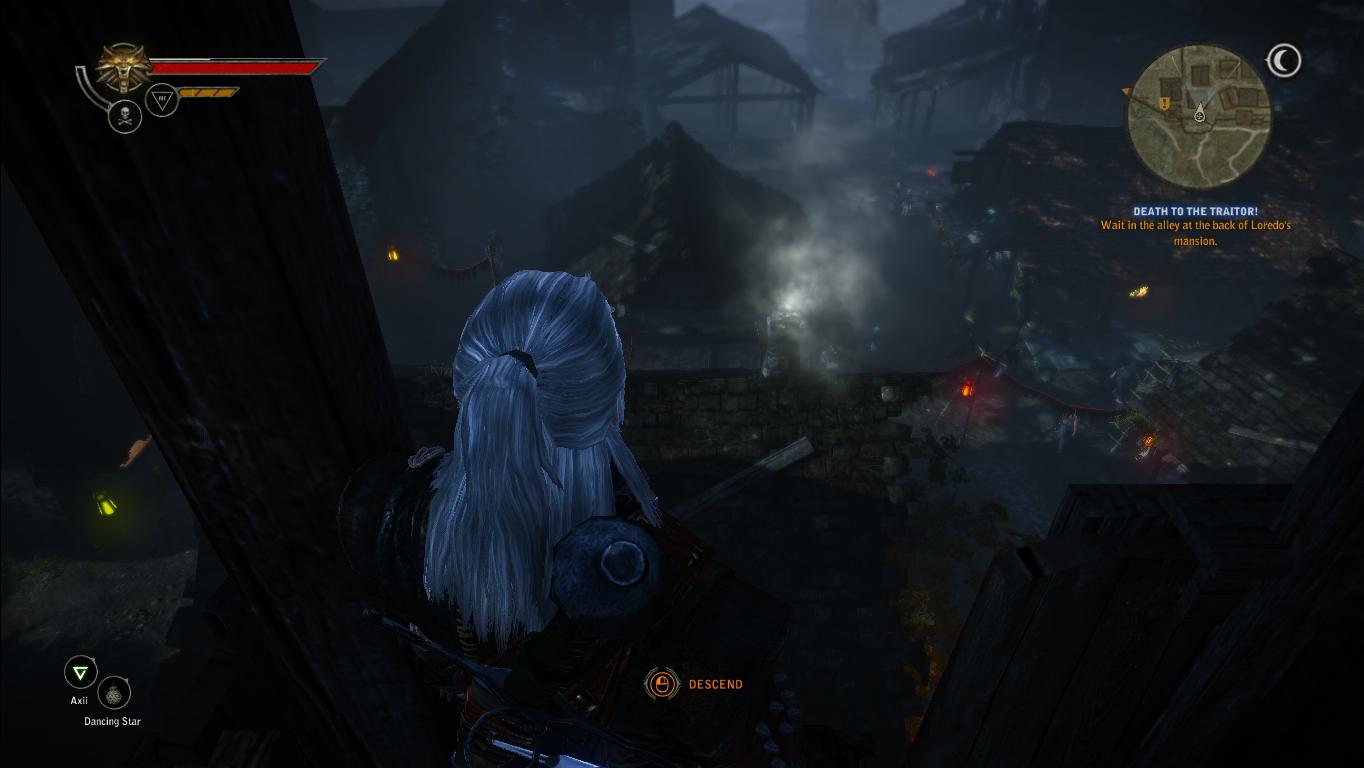Open the Death to the Traitor quest tracker

pos(1195,212)
